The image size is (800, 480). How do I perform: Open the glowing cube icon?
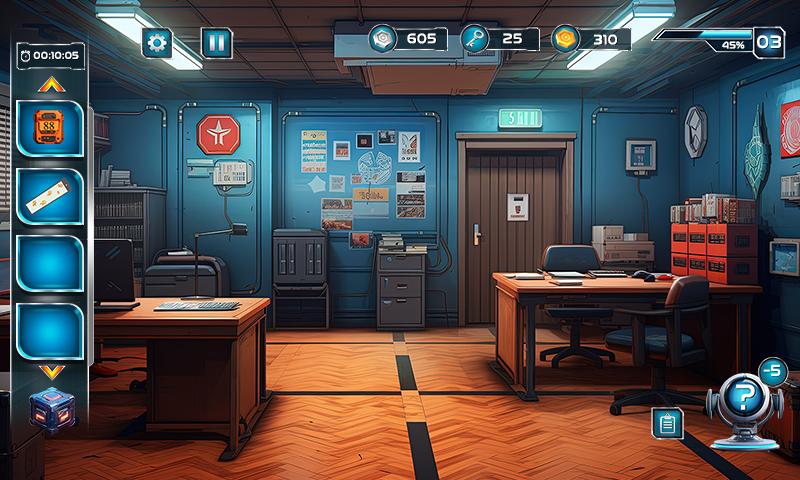pos(51,410)
